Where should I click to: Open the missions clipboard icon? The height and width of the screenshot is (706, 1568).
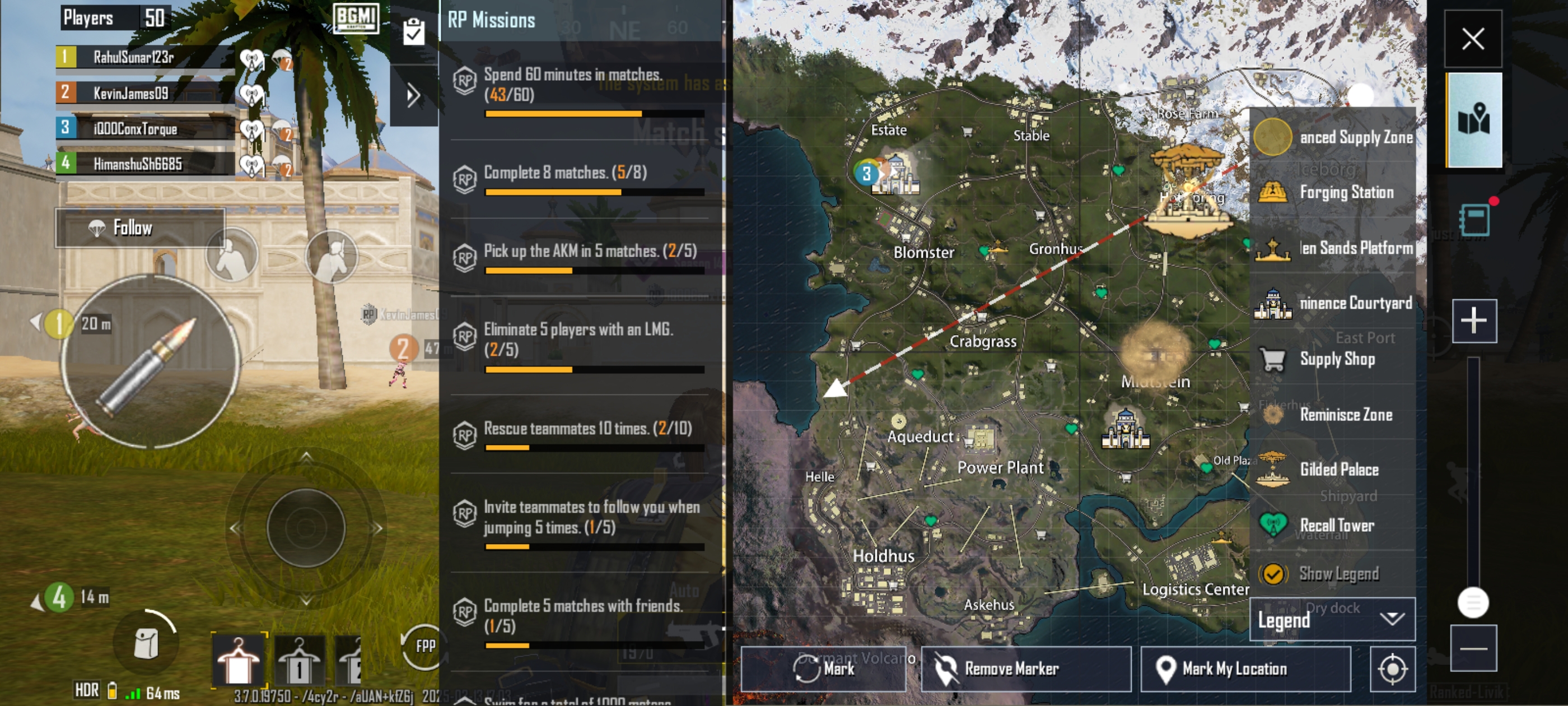click(413, 32)
